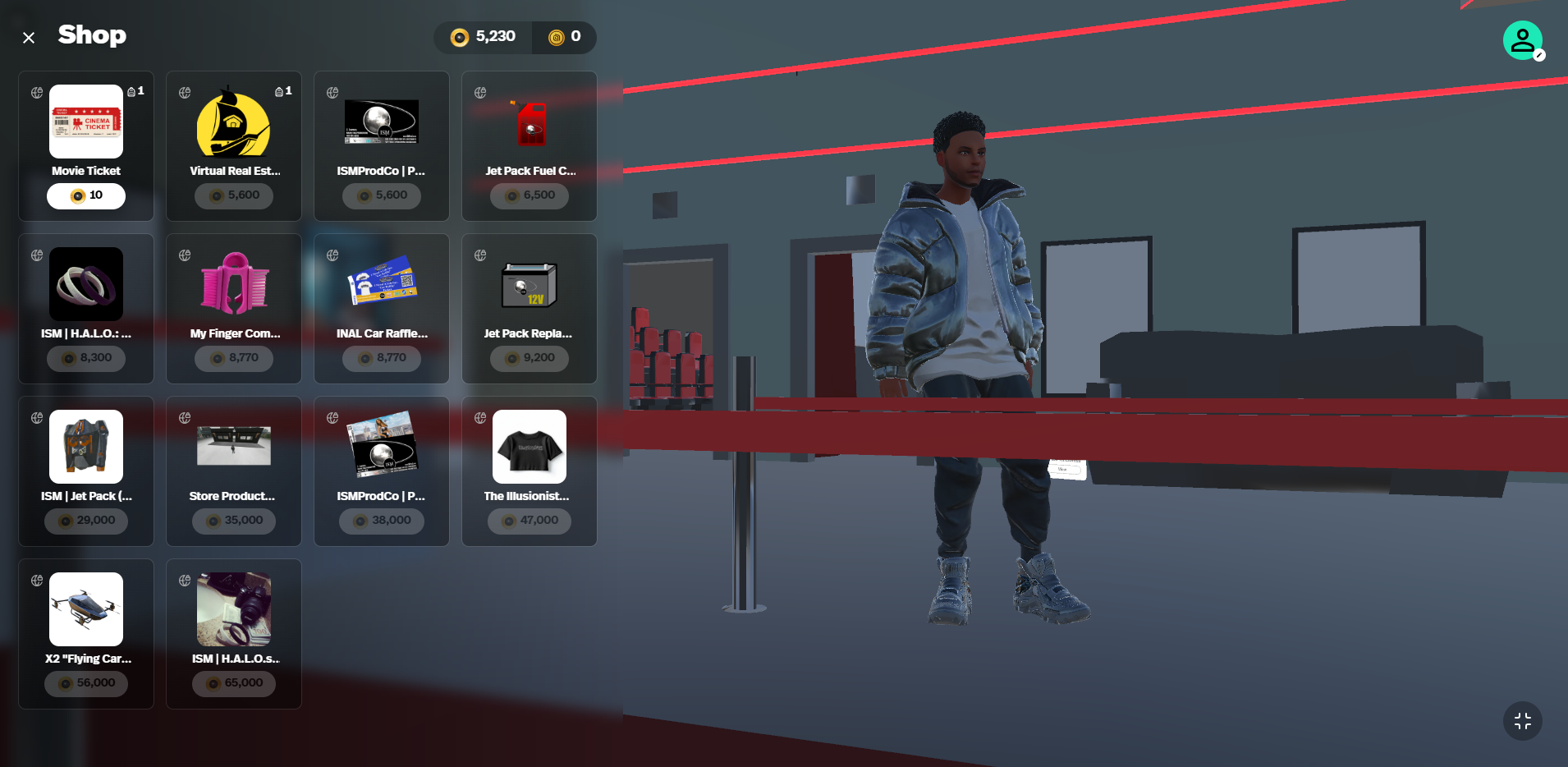Toggle the fullscreen minimize button
Image resolution: width=1568 pixels, height=767 pixels.
click(1522, 721)
